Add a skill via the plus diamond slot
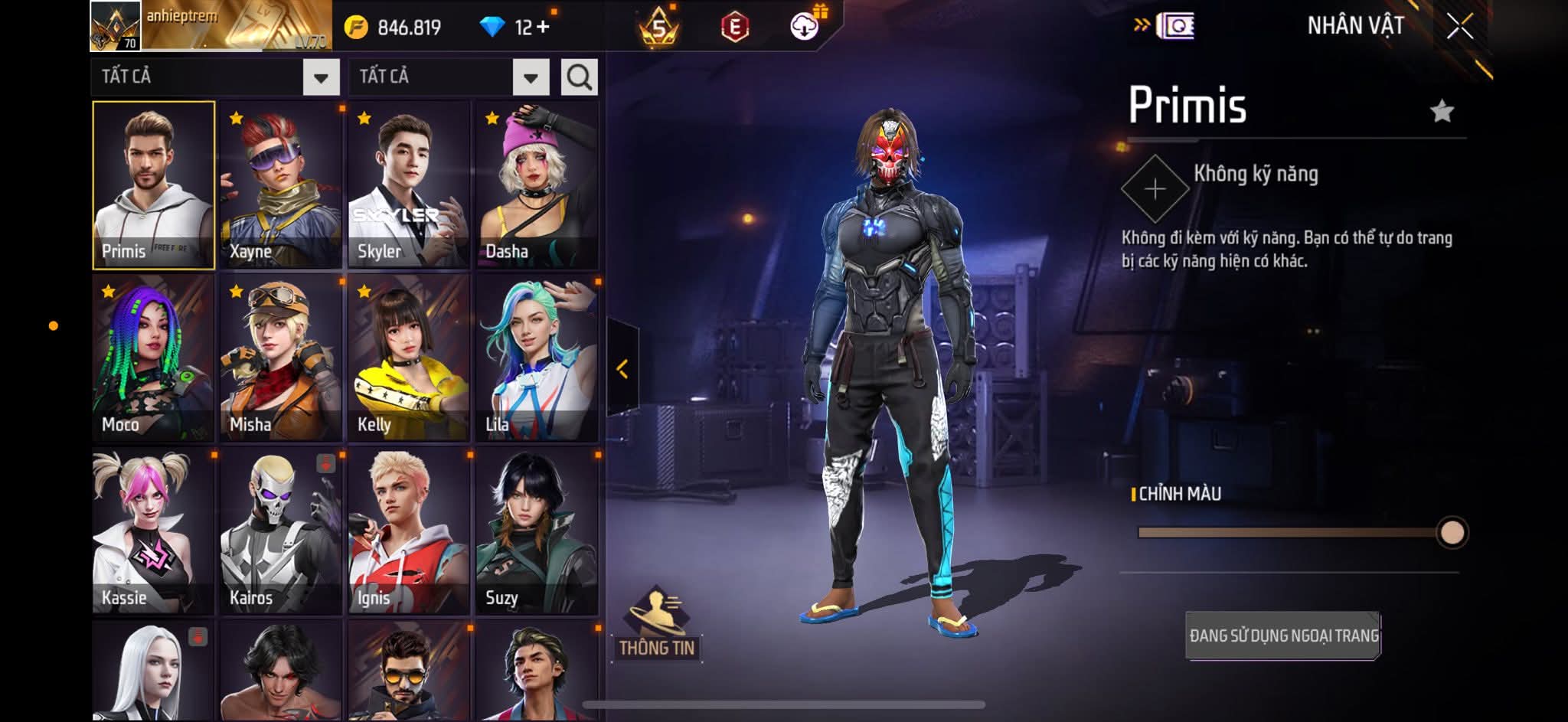This screenshot has height=722, width=1568. tap(1155, 189)
